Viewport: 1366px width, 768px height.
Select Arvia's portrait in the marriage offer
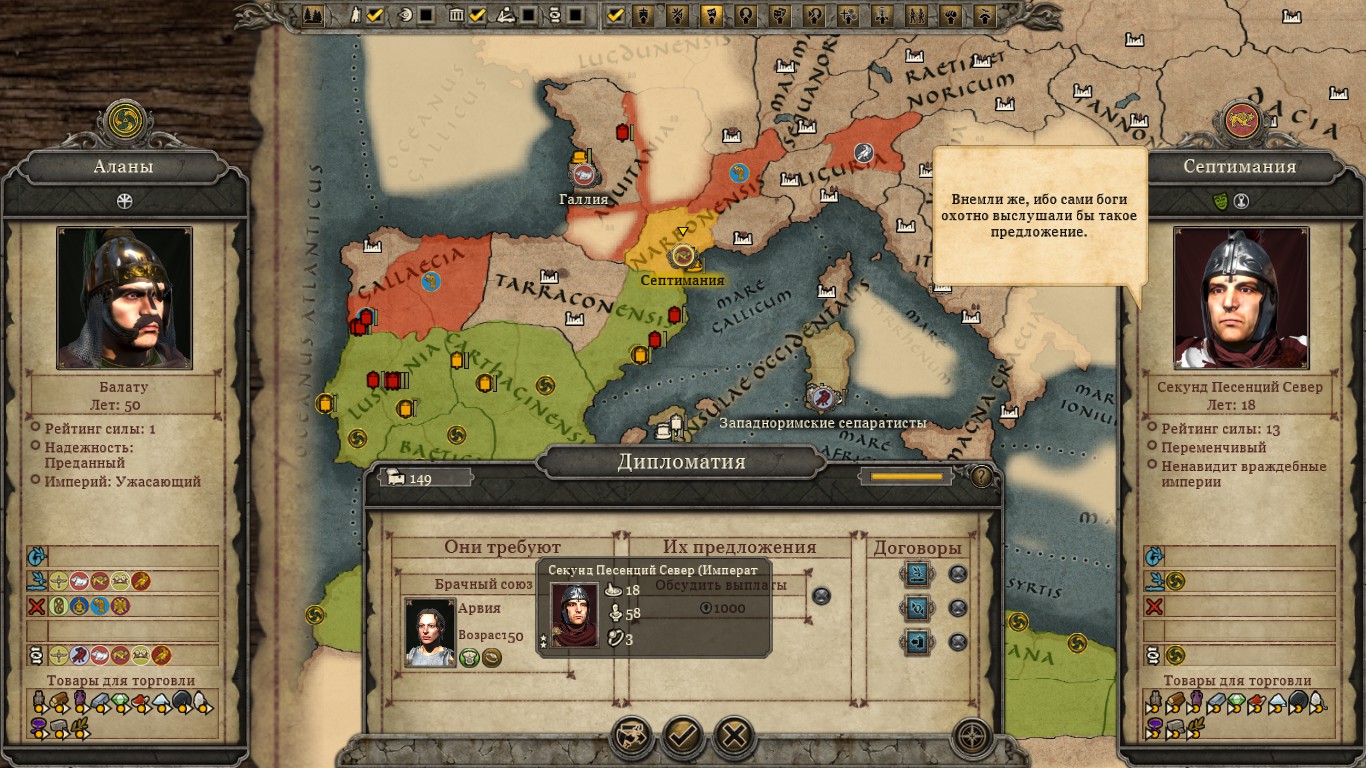click(x=430, y=632)
